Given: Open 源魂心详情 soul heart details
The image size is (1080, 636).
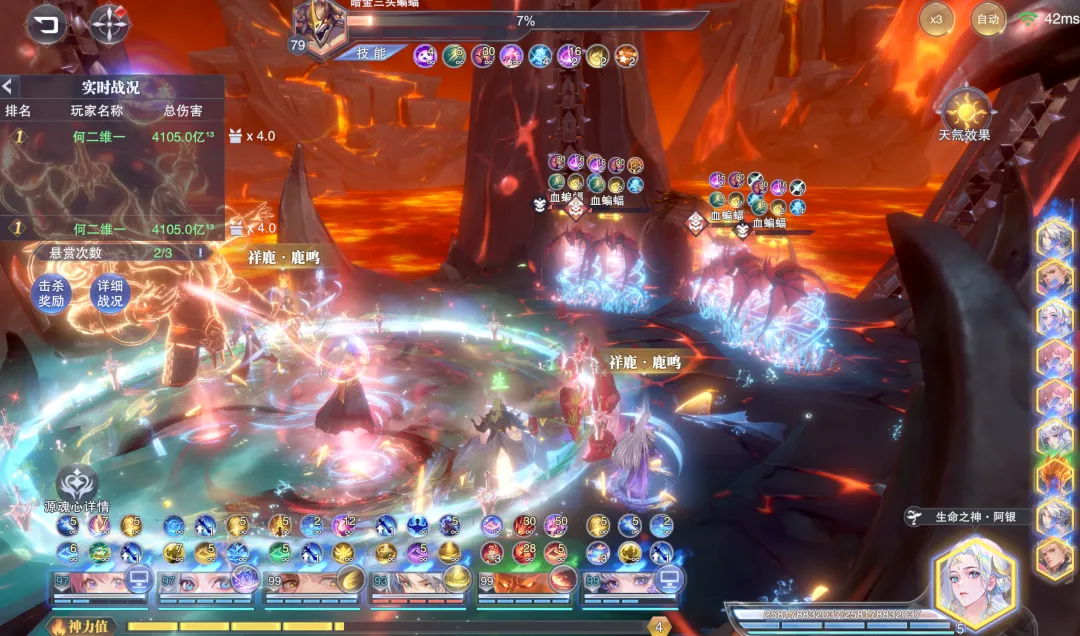Looking at the screenshot, I should point(77,483).
